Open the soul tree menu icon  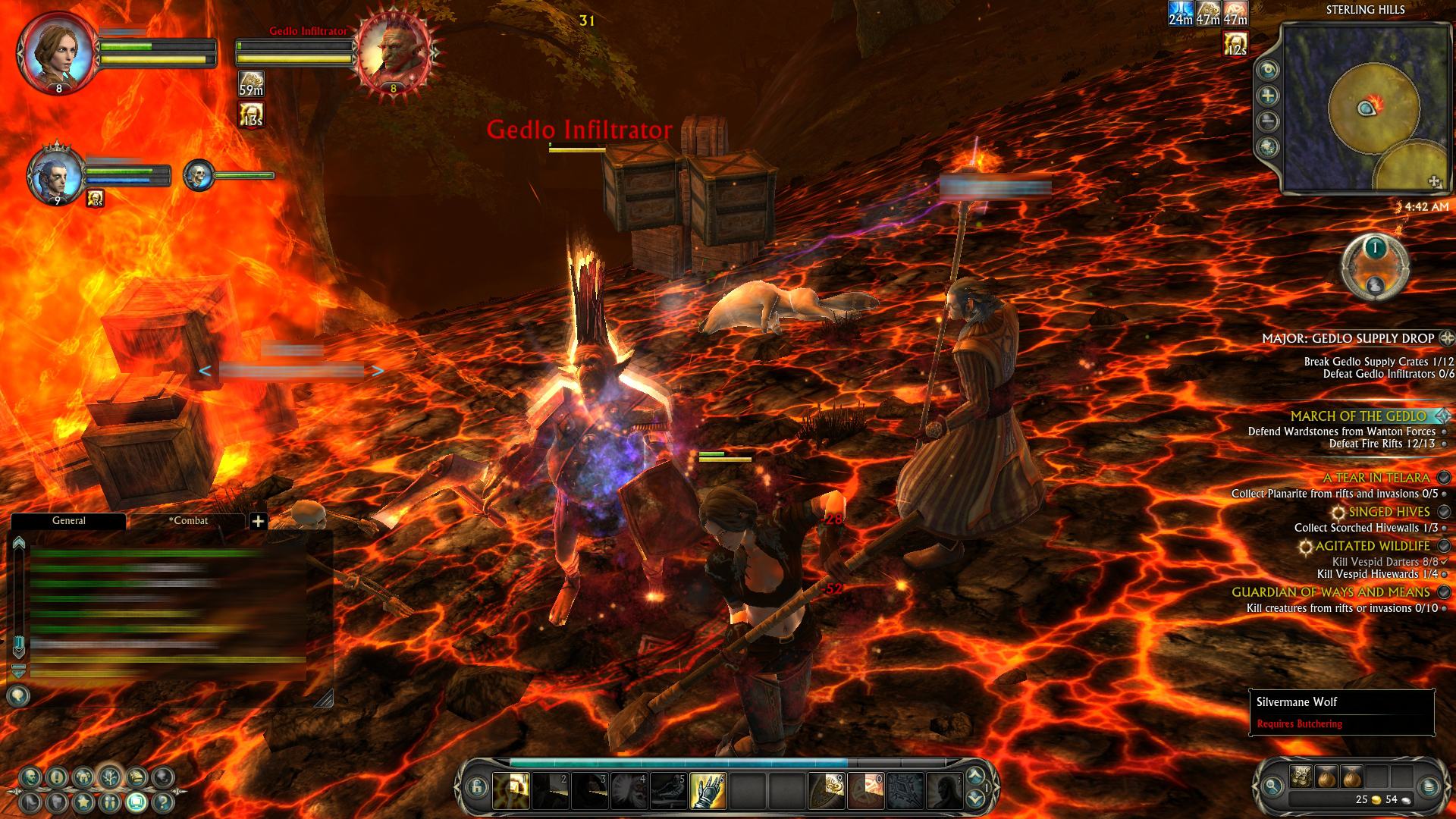click(x=110, y=777)
